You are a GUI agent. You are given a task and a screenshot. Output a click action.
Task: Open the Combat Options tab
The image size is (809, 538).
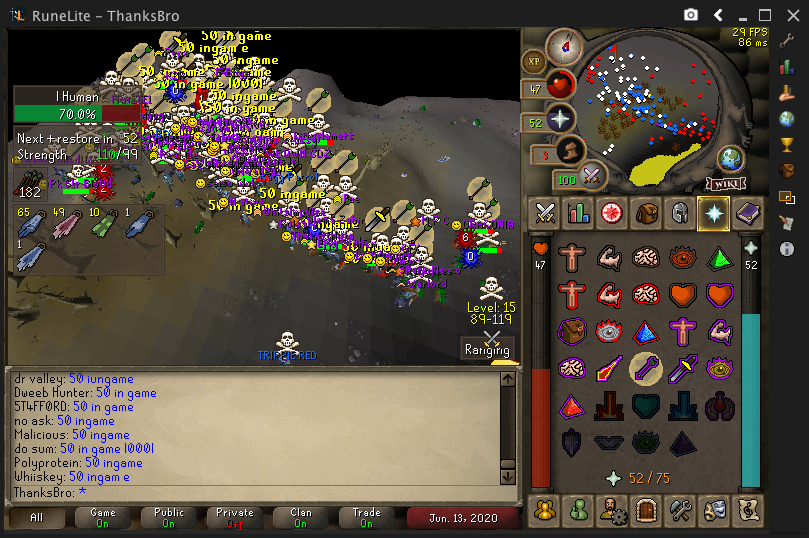click(x=545, y=212)
